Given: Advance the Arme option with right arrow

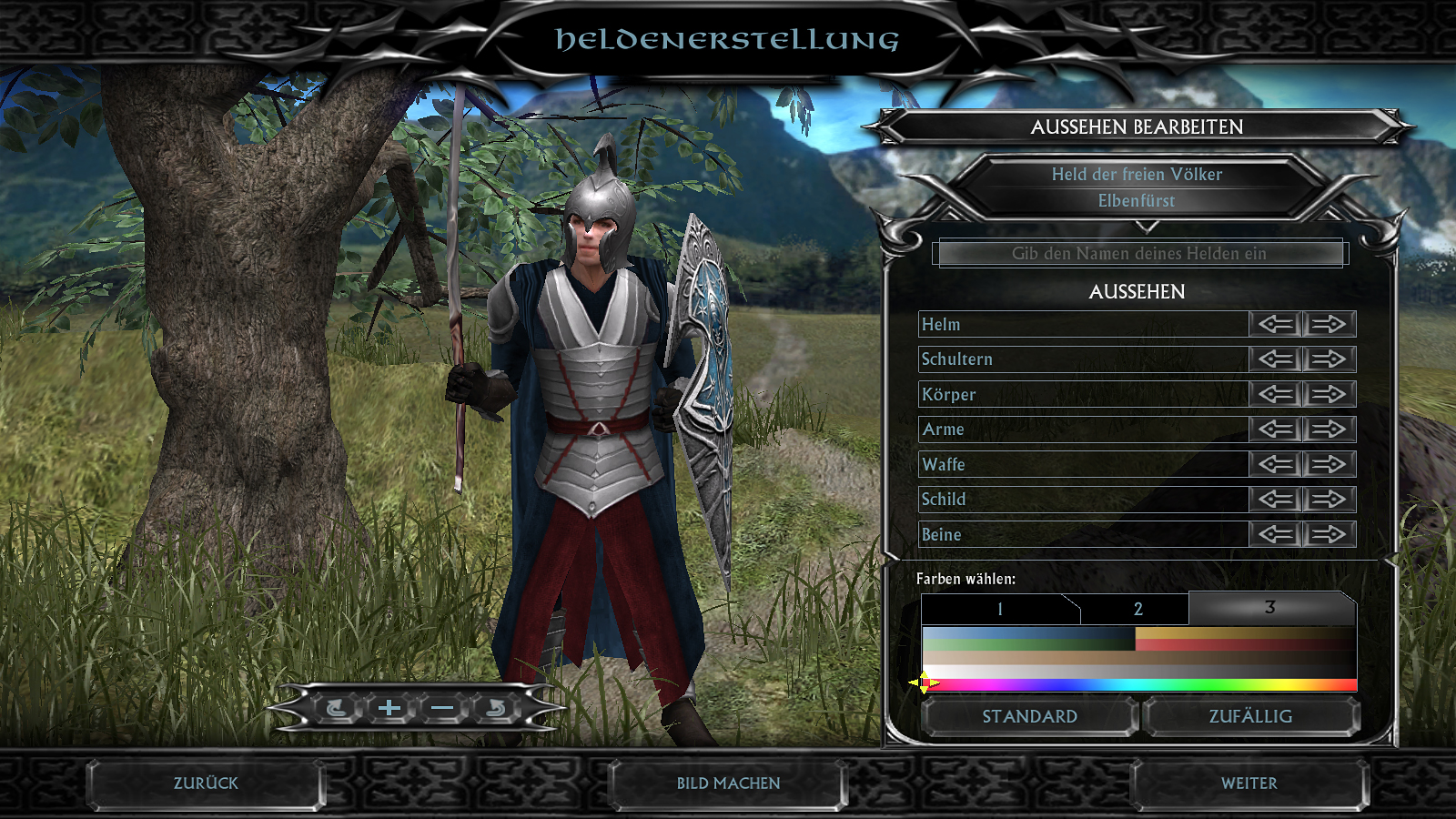Looking at the screenshot, I should click(1330, 430).
